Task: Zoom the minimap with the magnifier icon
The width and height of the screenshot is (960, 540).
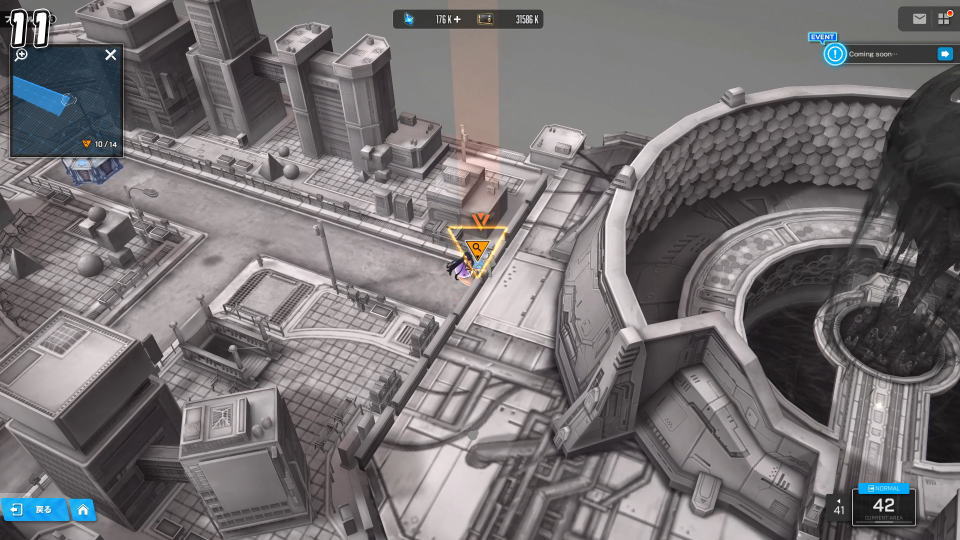Action: pos(21,55)
